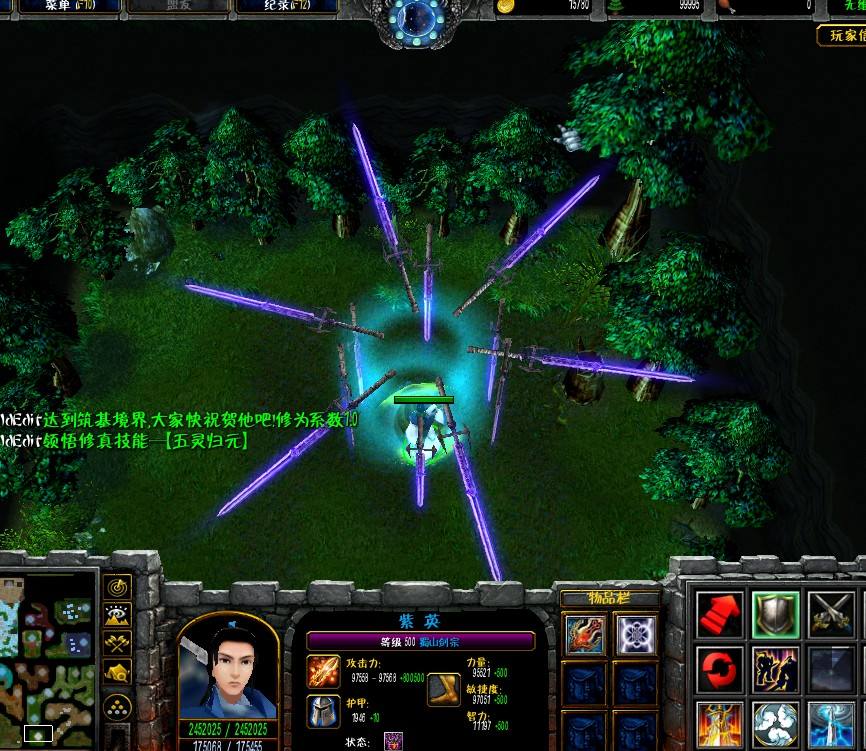Click on the minimap
The height and width of the screenshot is (751, 866).
48,660
